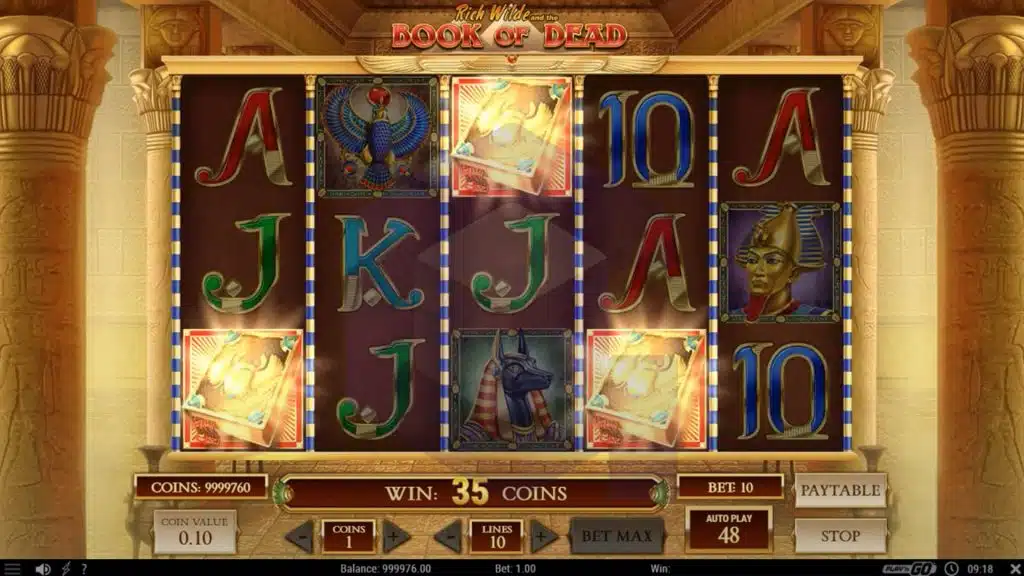Stop the auto play spins
This screenshot has height=576, width=1024.
[840, 536]
